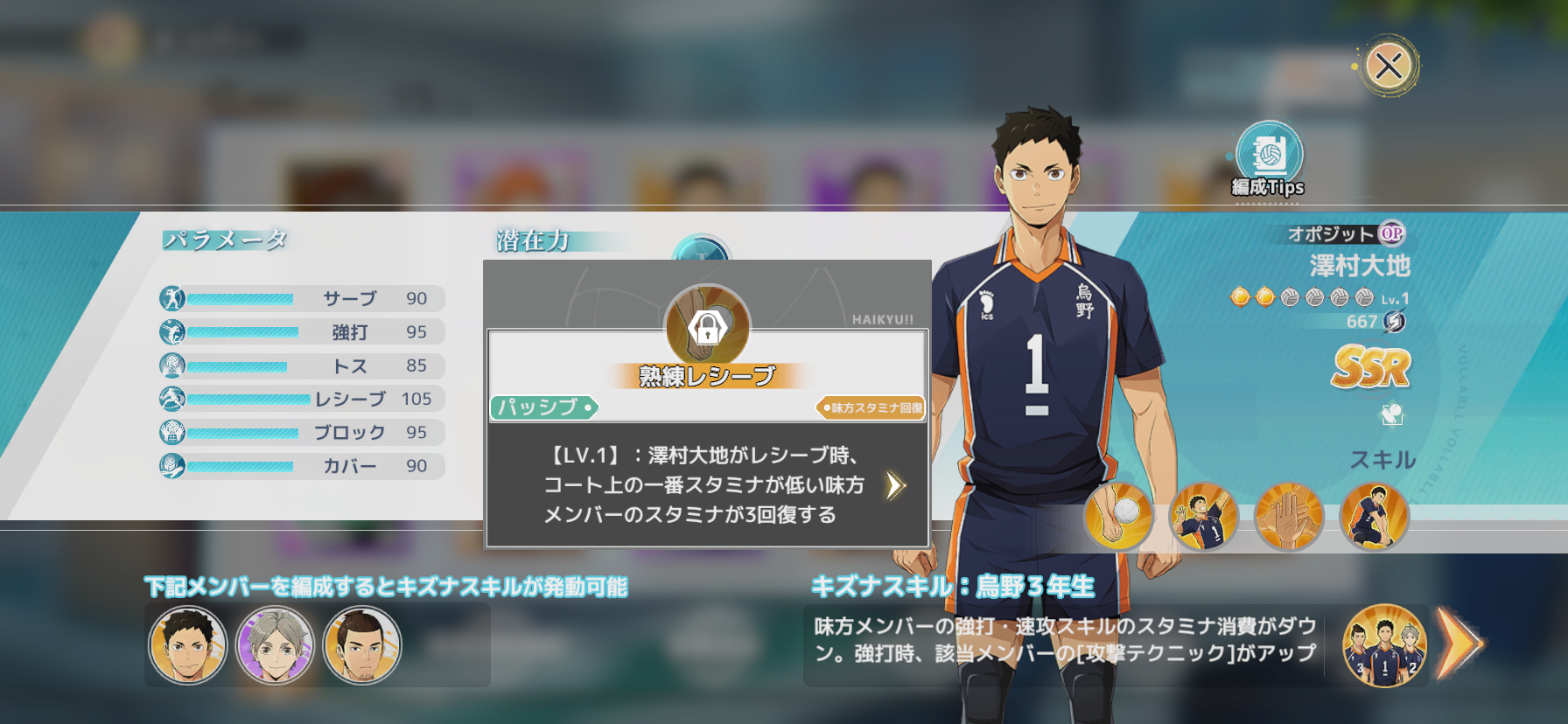Image resolution: width=1568 pixels, height=724 pixels.
Task: Advance with the large orange arrow
Action: (x=1459, y=645)
